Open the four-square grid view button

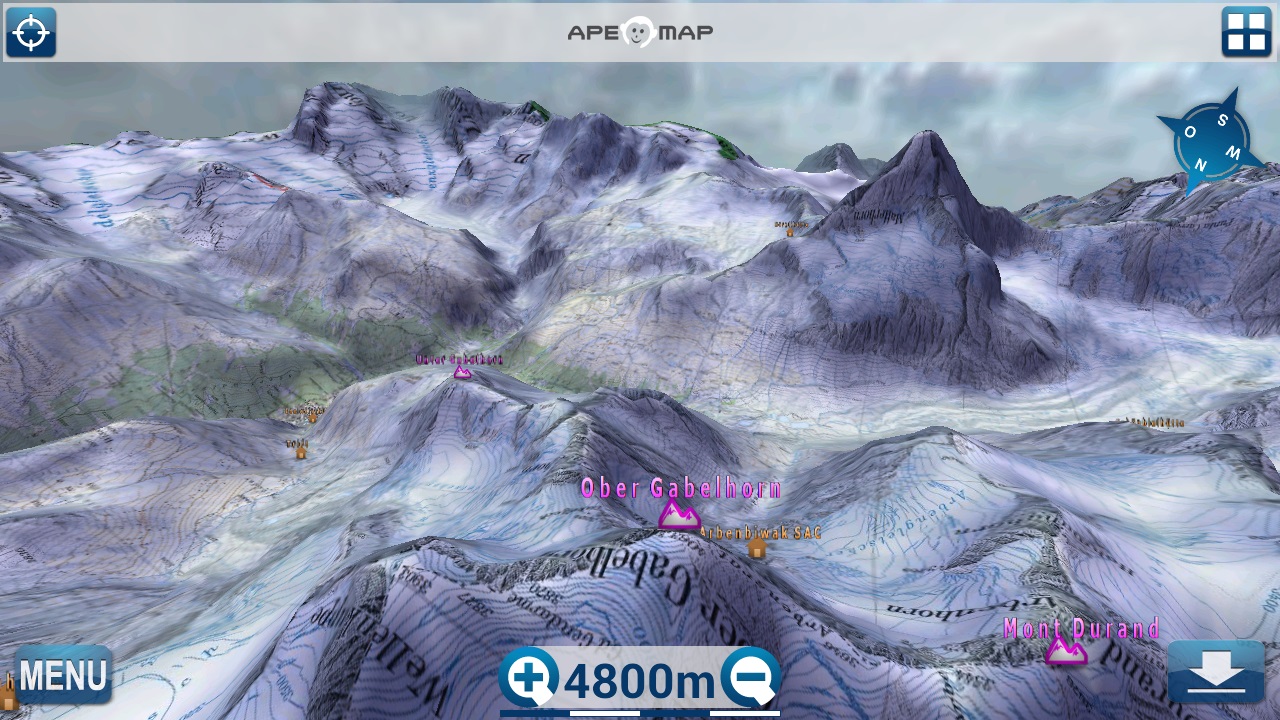pyautogui.click(x=1246, y=33)
